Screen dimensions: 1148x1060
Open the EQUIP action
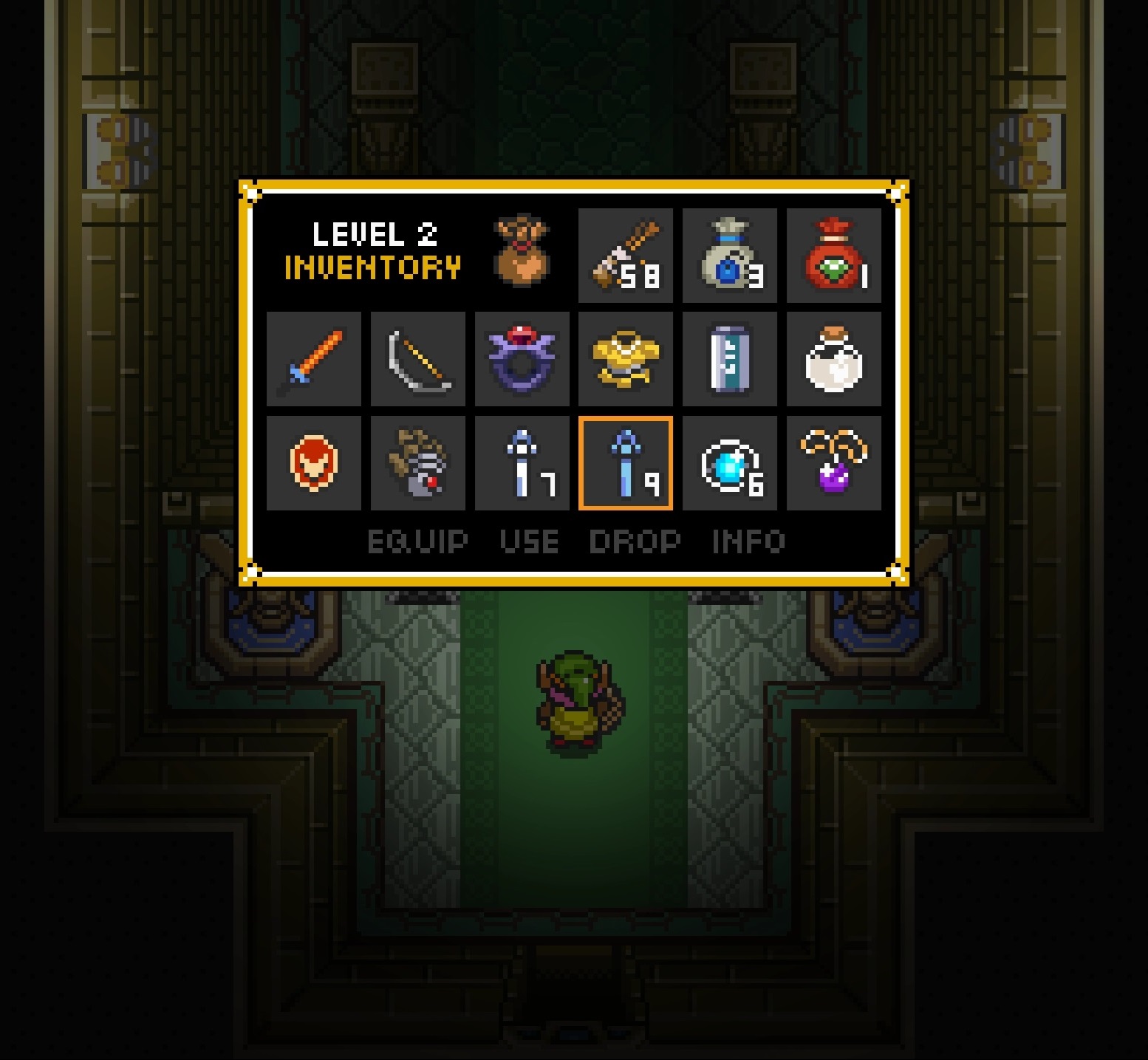(x=418, y=541)
